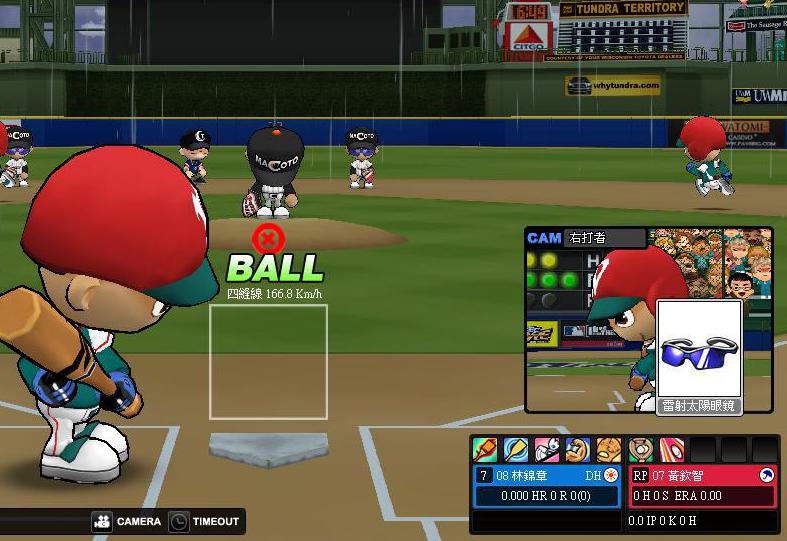Activate the pink striped ball skill icon

(x=671, y=450)
